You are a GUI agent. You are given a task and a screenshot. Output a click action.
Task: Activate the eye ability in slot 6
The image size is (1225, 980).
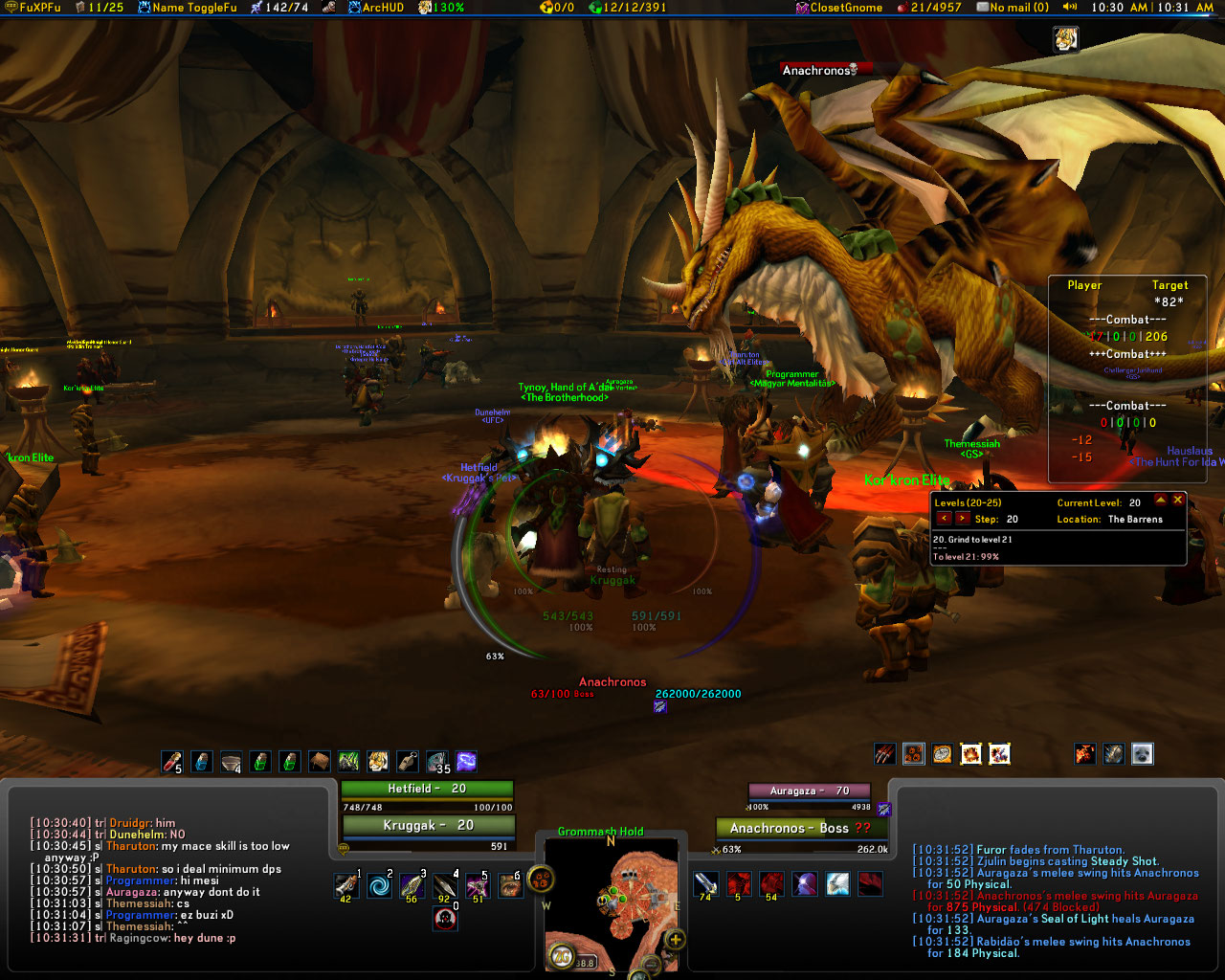(x=510, y=885)
